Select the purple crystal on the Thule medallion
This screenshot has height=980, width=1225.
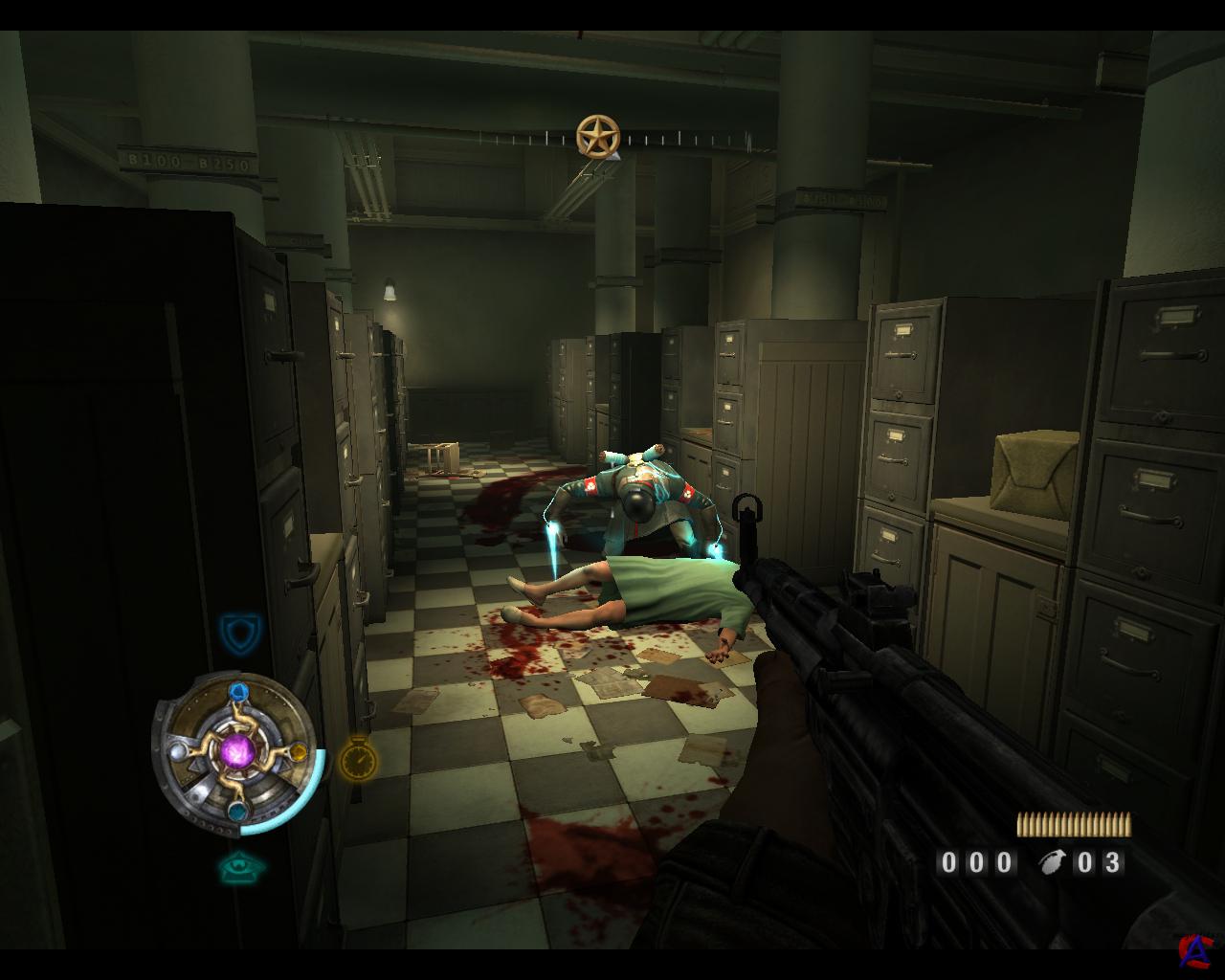237,749
